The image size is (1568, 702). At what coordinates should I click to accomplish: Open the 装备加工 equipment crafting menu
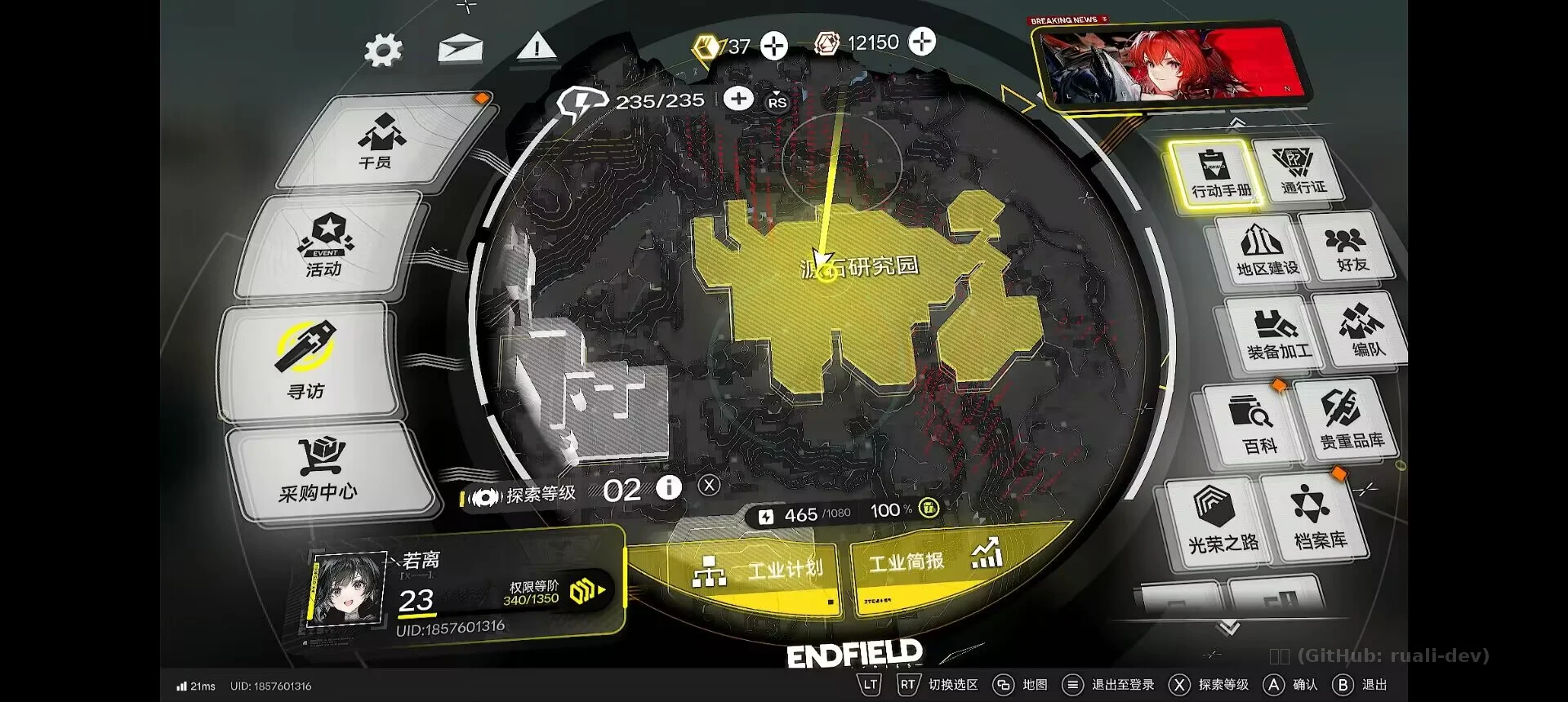pyautogui.click(x=1277, y=334)
